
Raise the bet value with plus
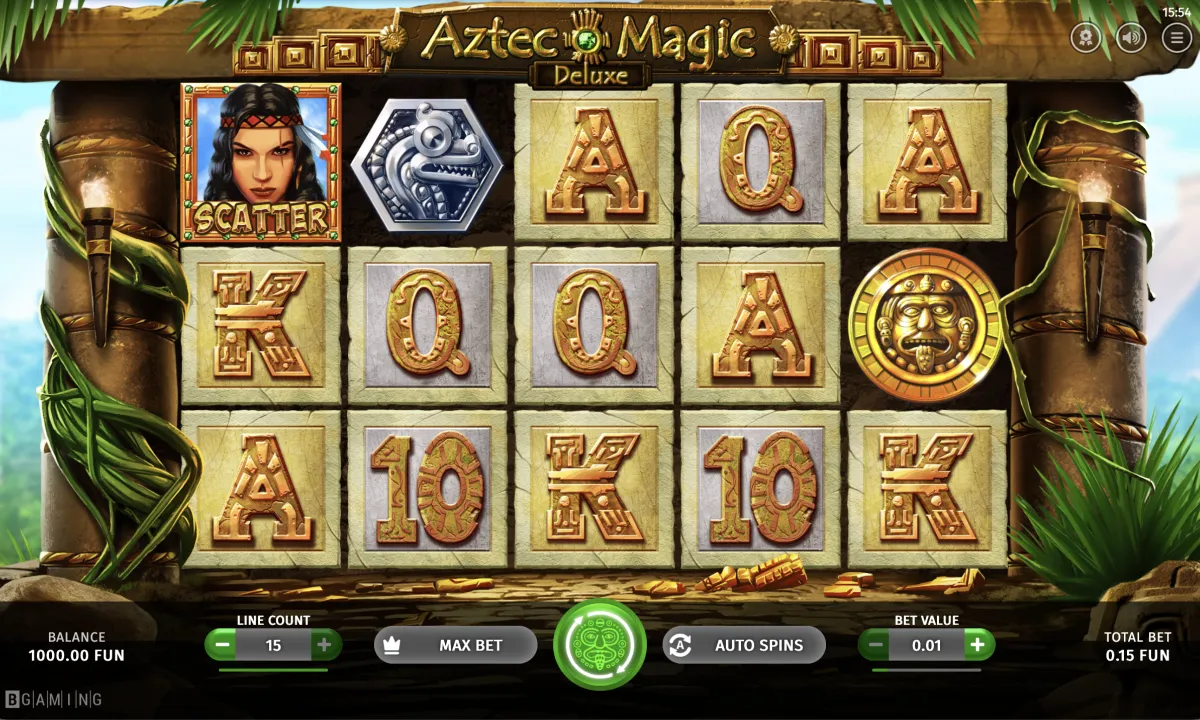click(977, 645)
